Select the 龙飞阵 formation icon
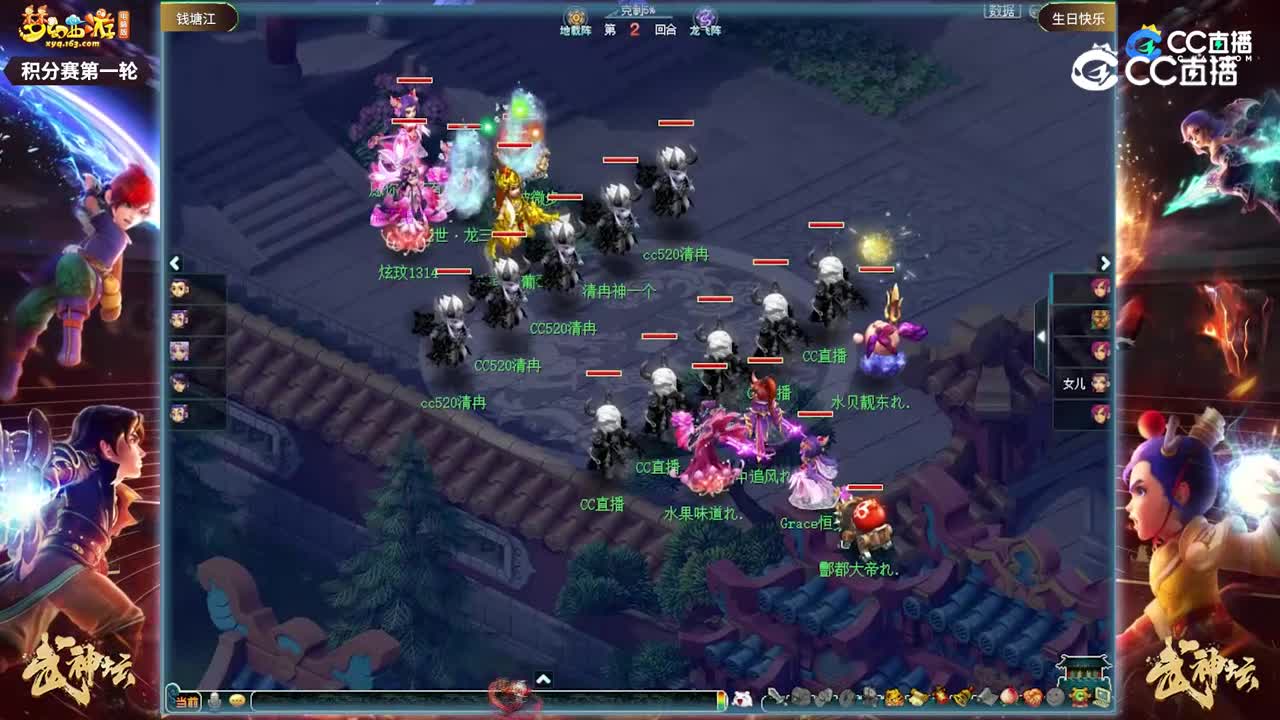Viewport: 1280px width, 720px height. pos(705,17)
